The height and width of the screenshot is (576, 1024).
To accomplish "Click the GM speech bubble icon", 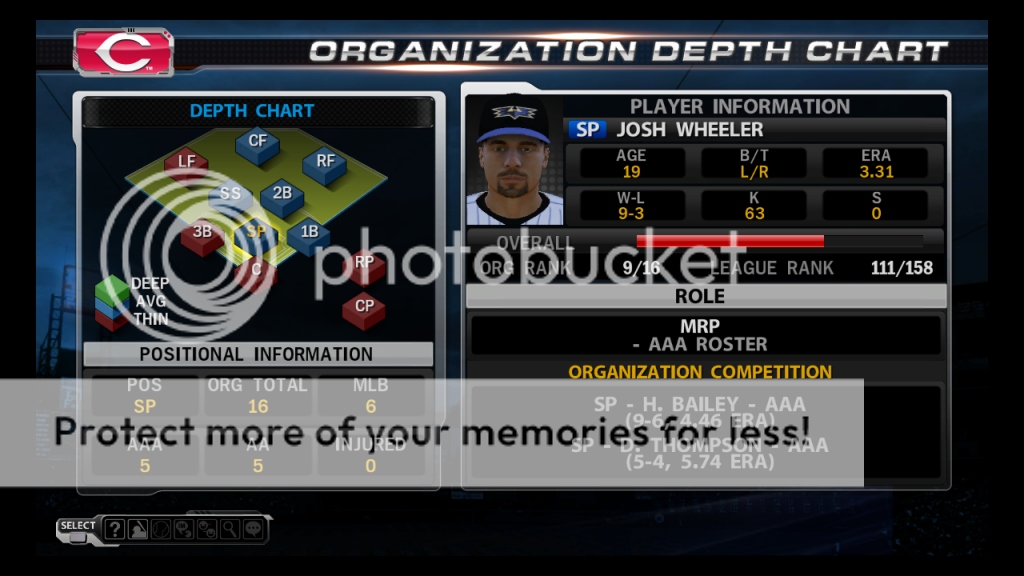I will click(x=183, y=529).
